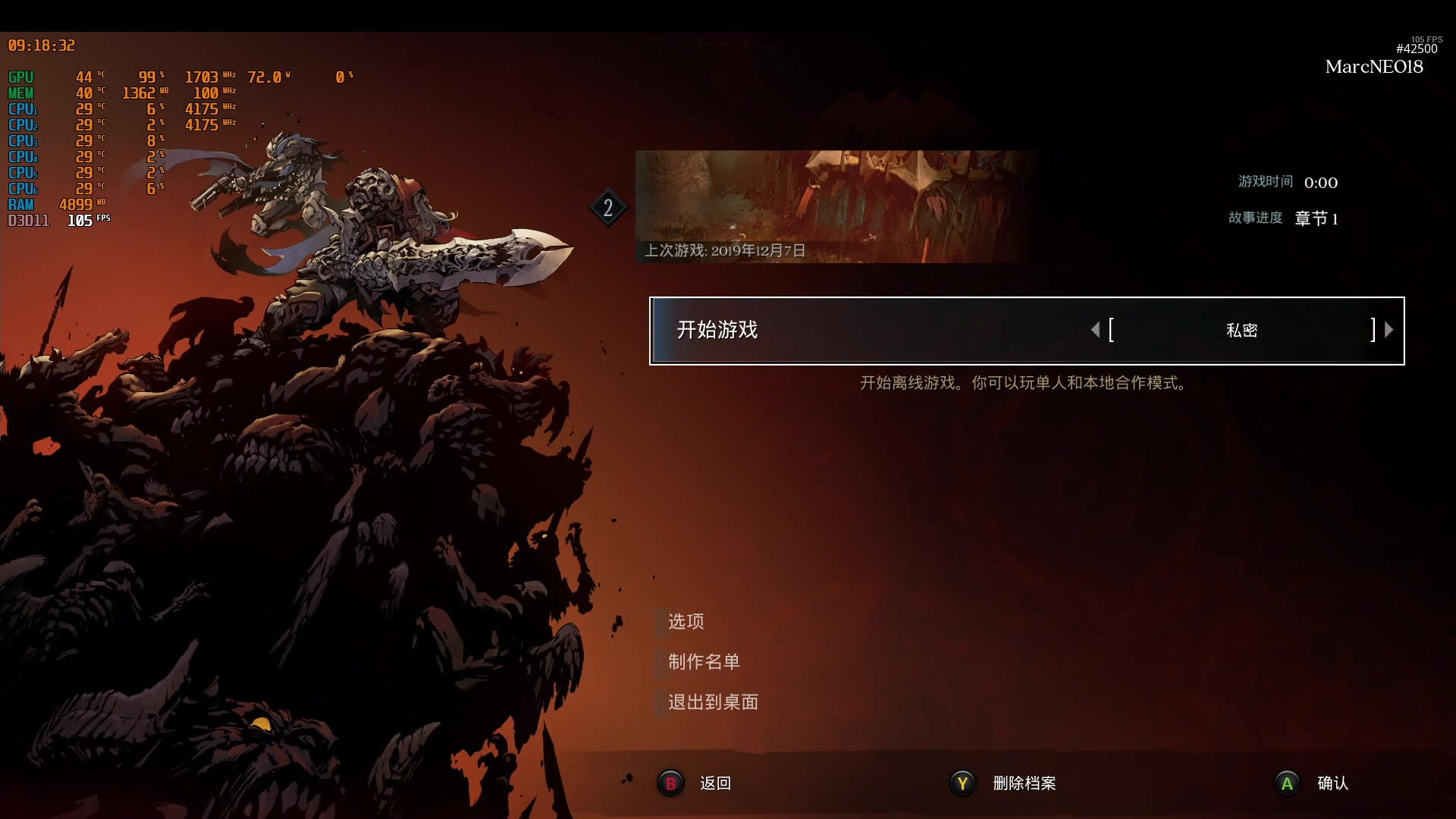The width and height of the screenshot is (1456, 819).
Task: Click the D3D11 indicator in the overlay
Action: coord(27,221)
